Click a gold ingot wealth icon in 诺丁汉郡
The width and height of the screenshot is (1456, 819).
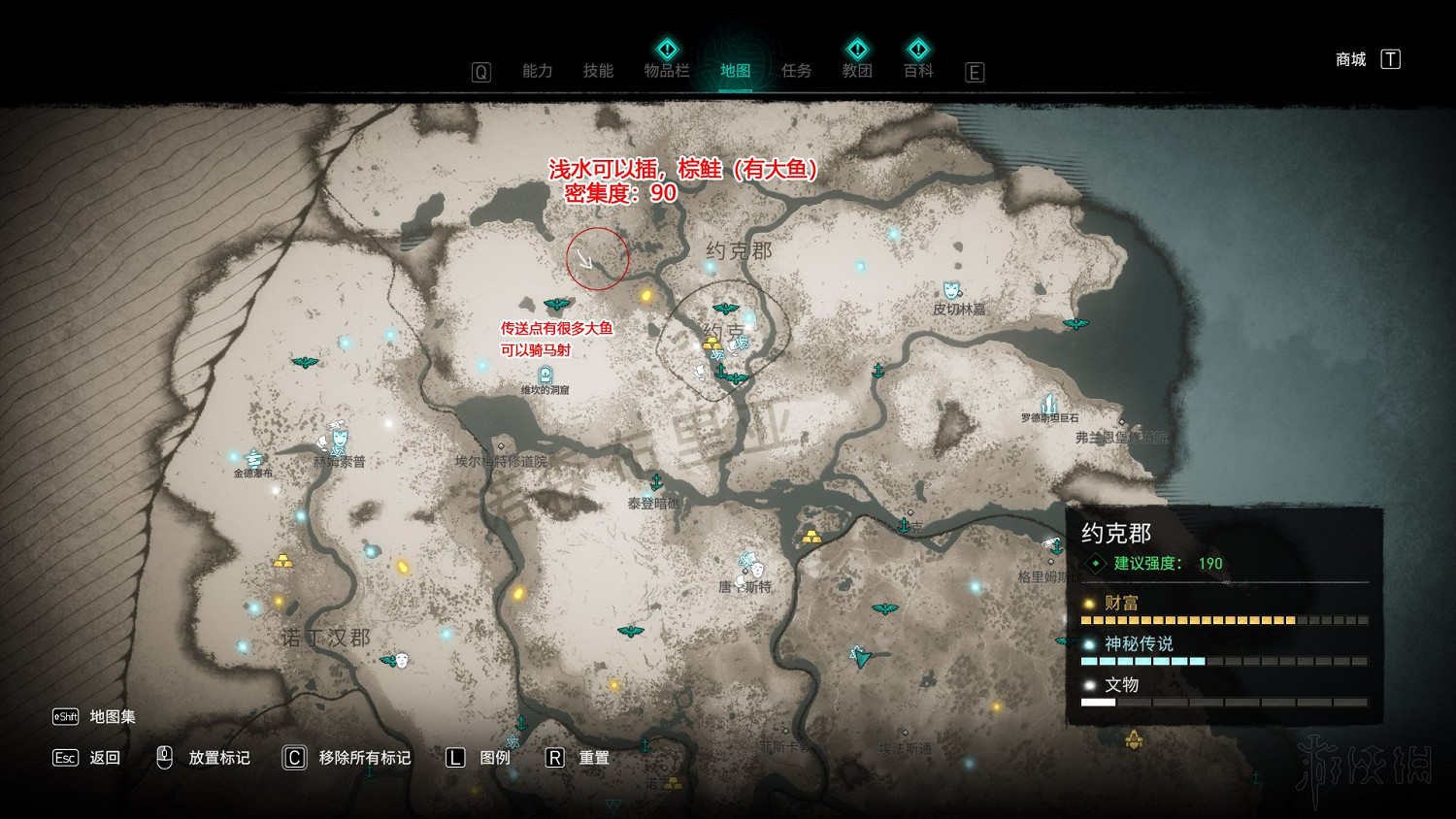pyautogui.click(x=284, y=560)
